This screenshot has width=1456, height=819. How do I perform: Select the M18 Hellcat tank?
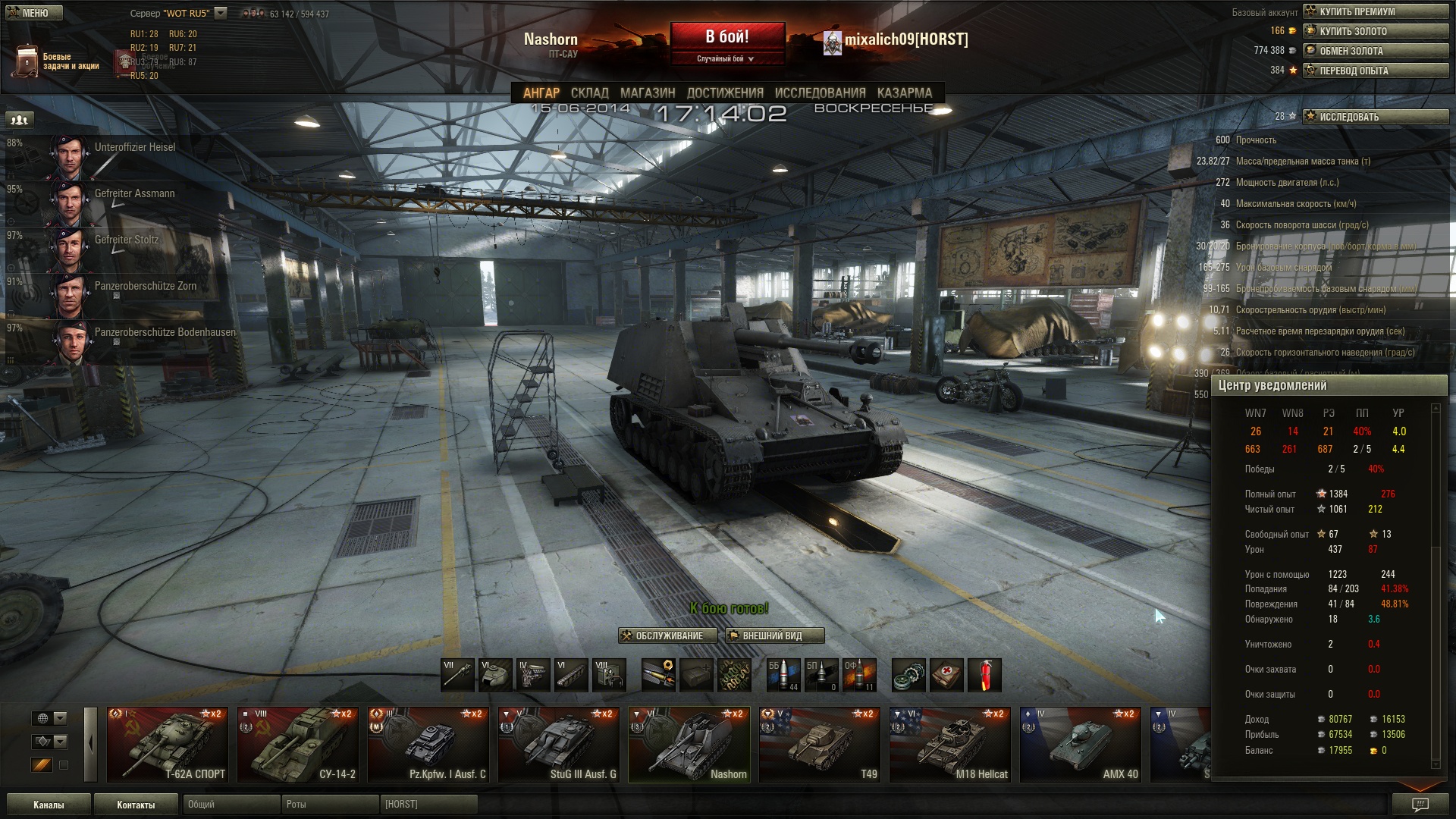coord(950,745)
